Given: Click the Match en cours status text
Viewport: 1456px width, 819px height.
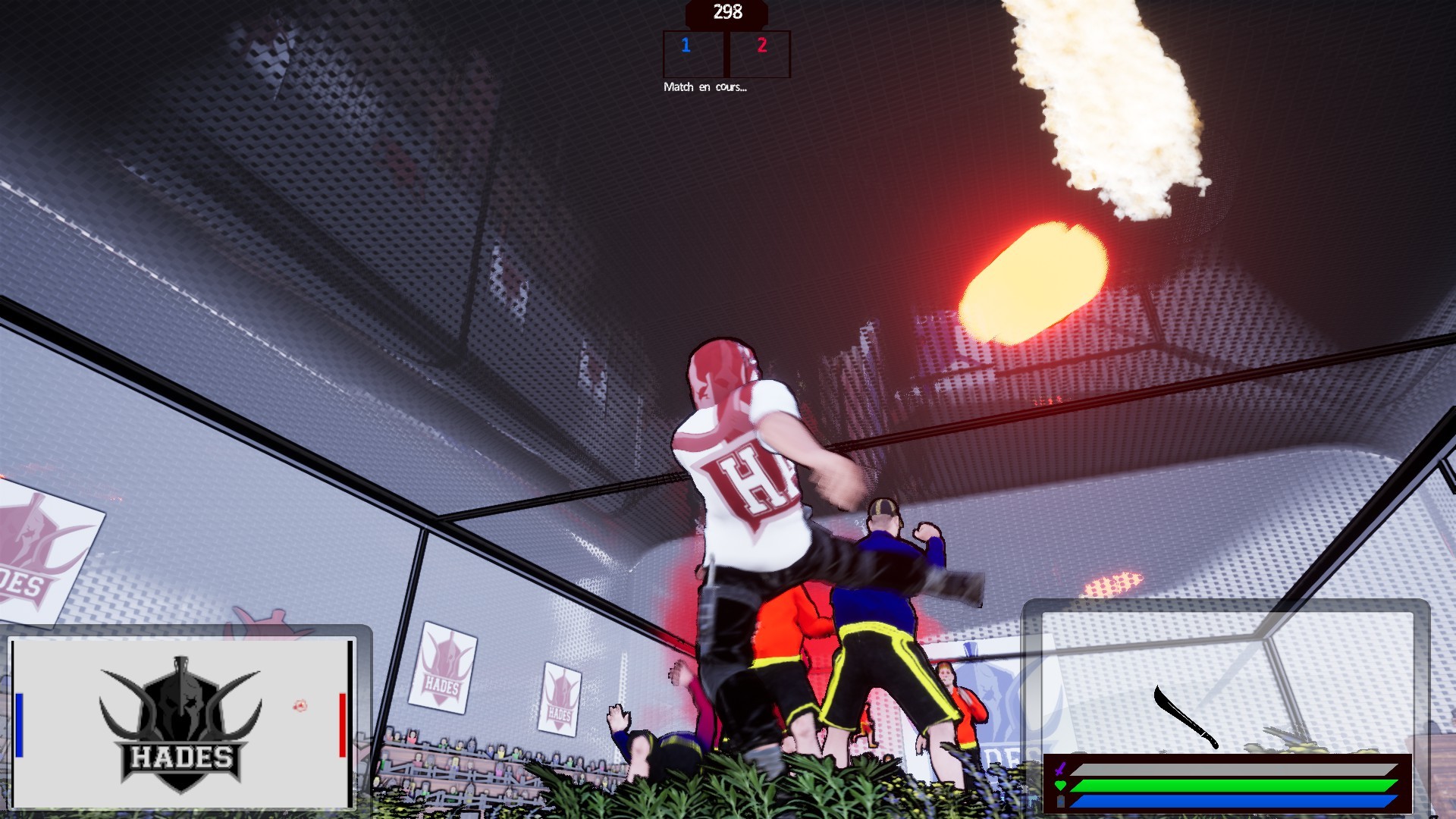Looking at the screenshot, I should point(704,89).
